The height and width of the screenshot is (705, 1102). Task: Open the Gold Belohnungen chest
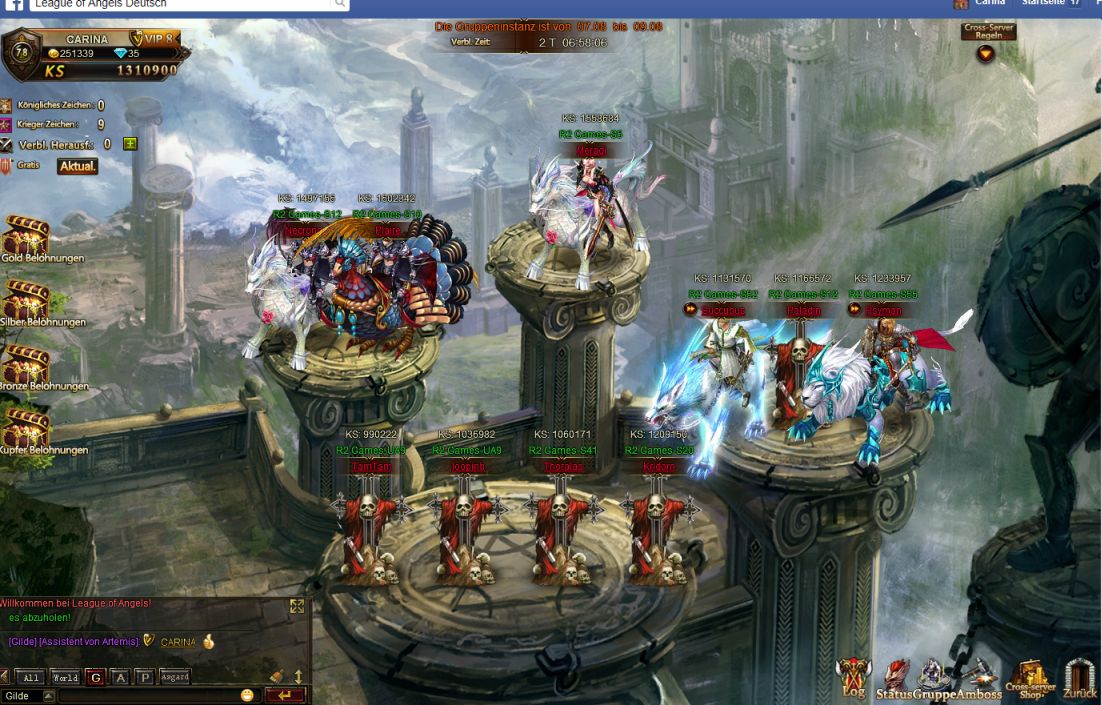(x=26, y=238)
